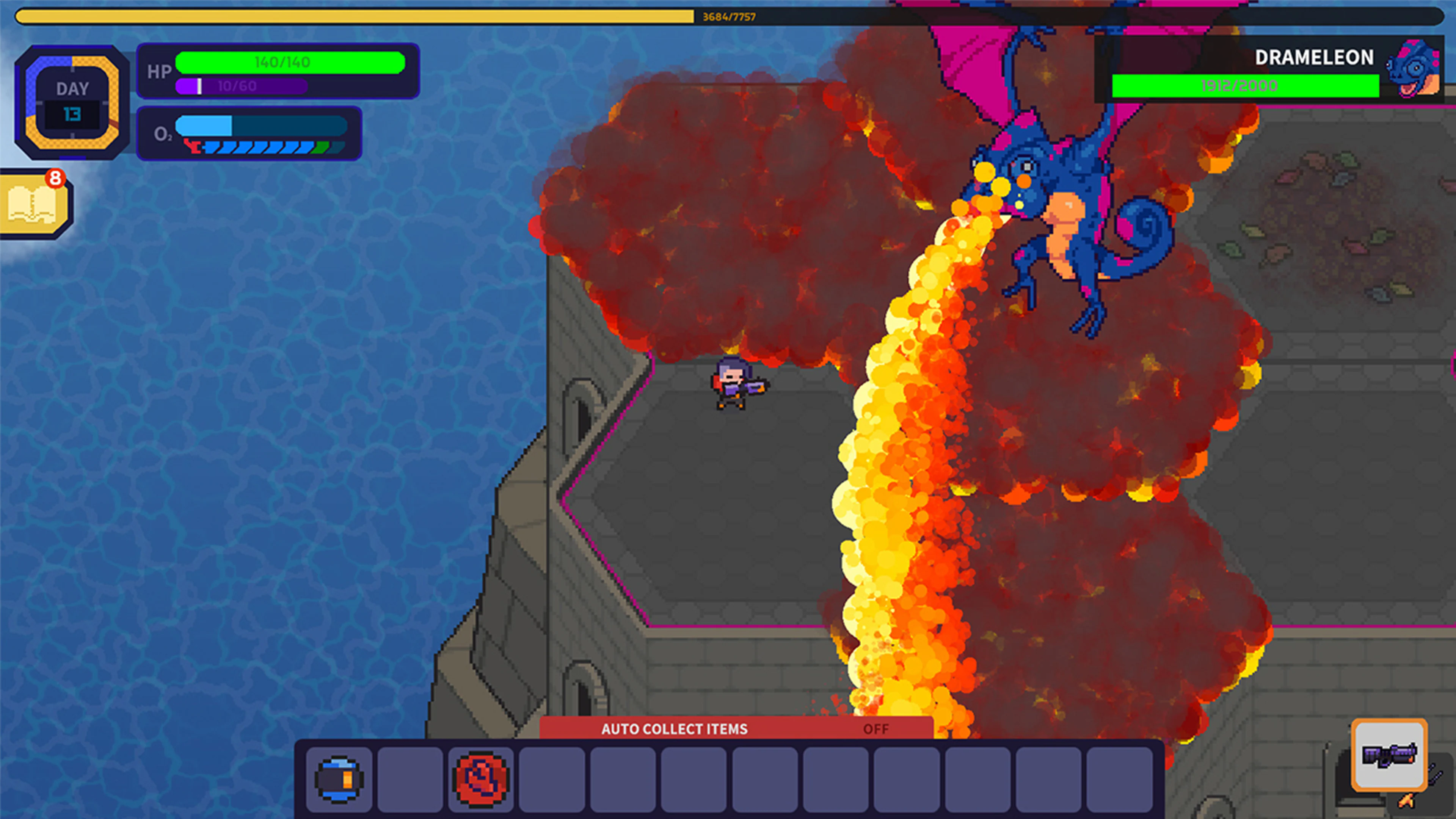1456x819 pixels.
Task: Click the yellow experience bar at the top
Action: click(350, 16)
